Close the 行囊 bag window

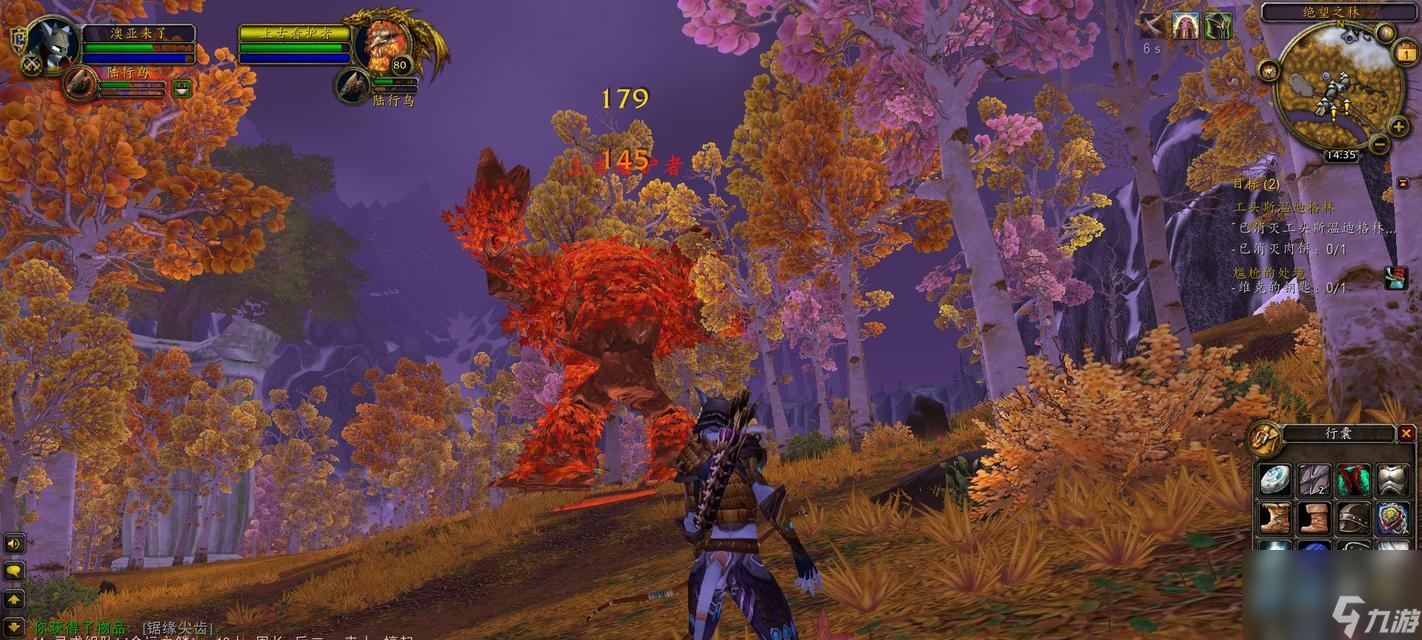(x=1406, y=433)
